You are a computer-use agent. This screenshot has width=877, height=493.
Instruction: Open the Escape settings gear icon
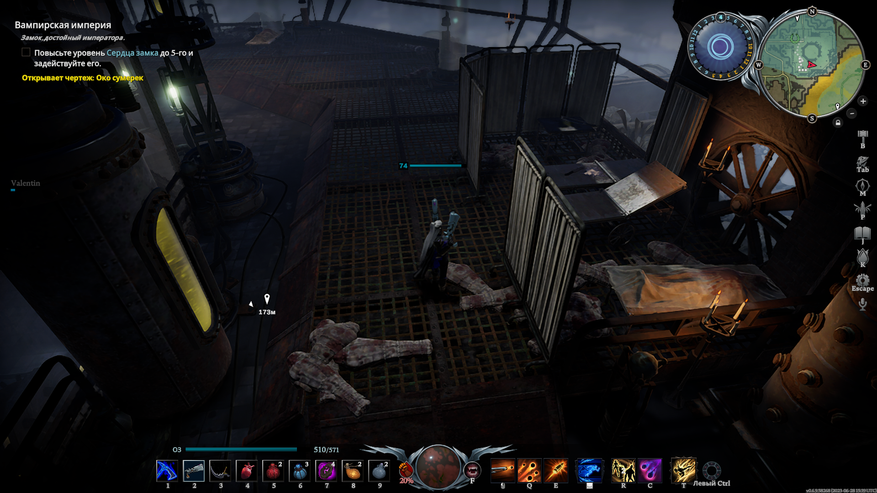[x=862, y=280]
